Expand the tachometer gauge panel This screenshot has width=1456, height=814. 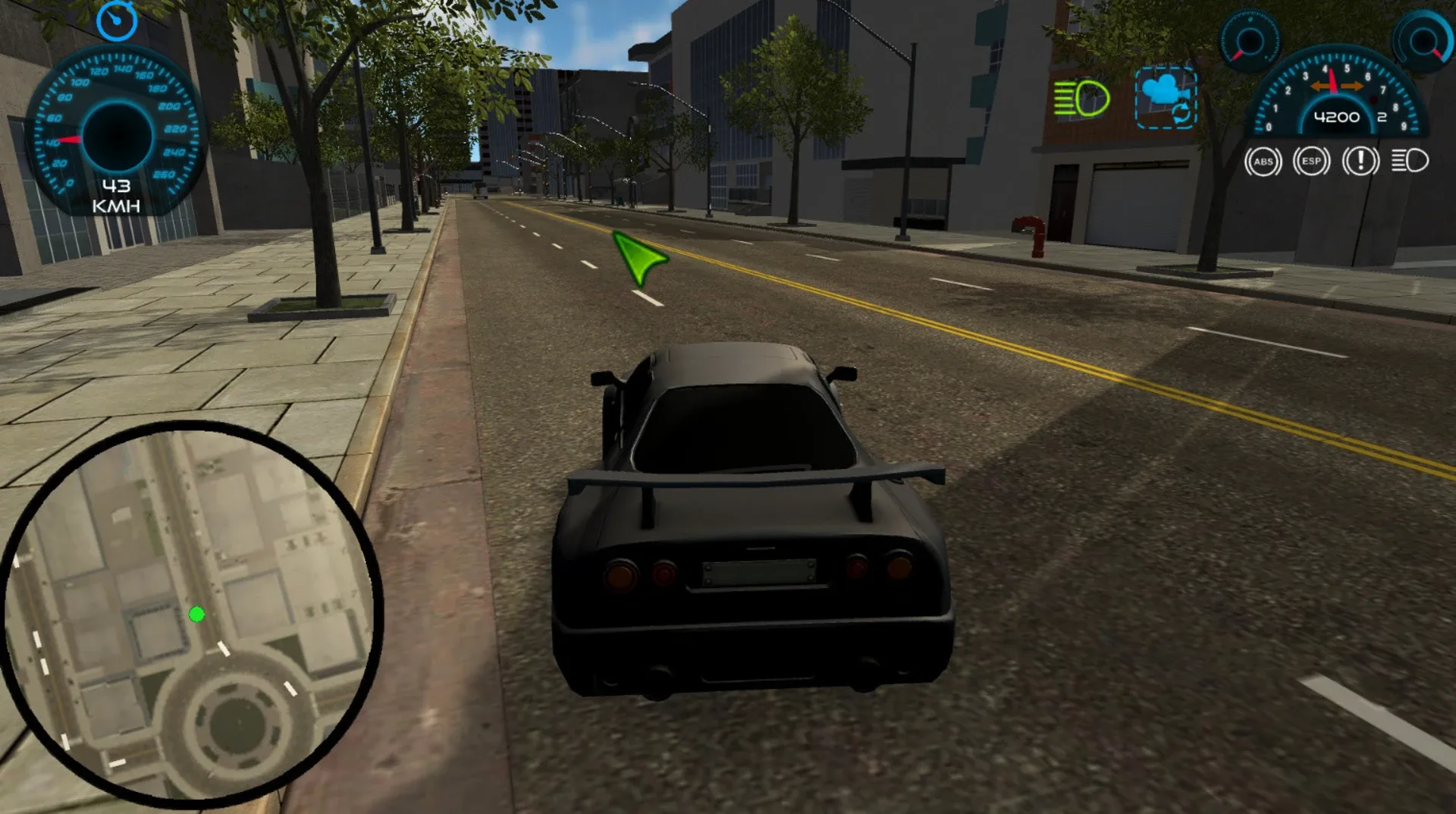[1335, 99]
